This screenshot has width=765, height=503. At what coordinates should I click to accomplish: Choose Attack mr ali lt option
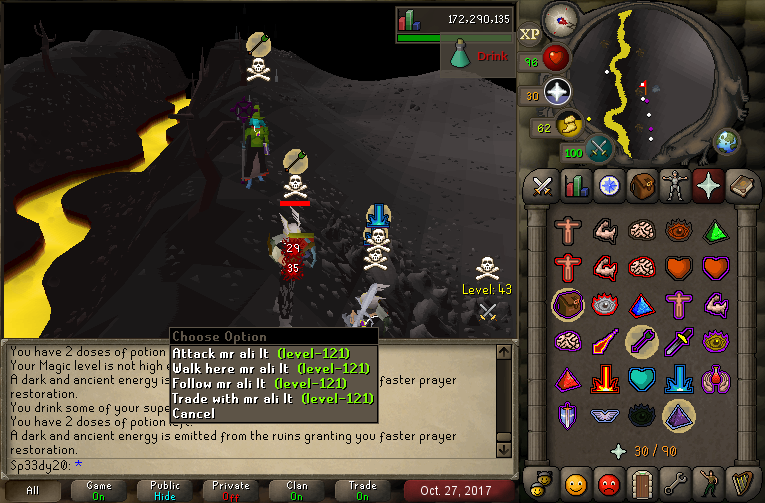coord(270,353)
